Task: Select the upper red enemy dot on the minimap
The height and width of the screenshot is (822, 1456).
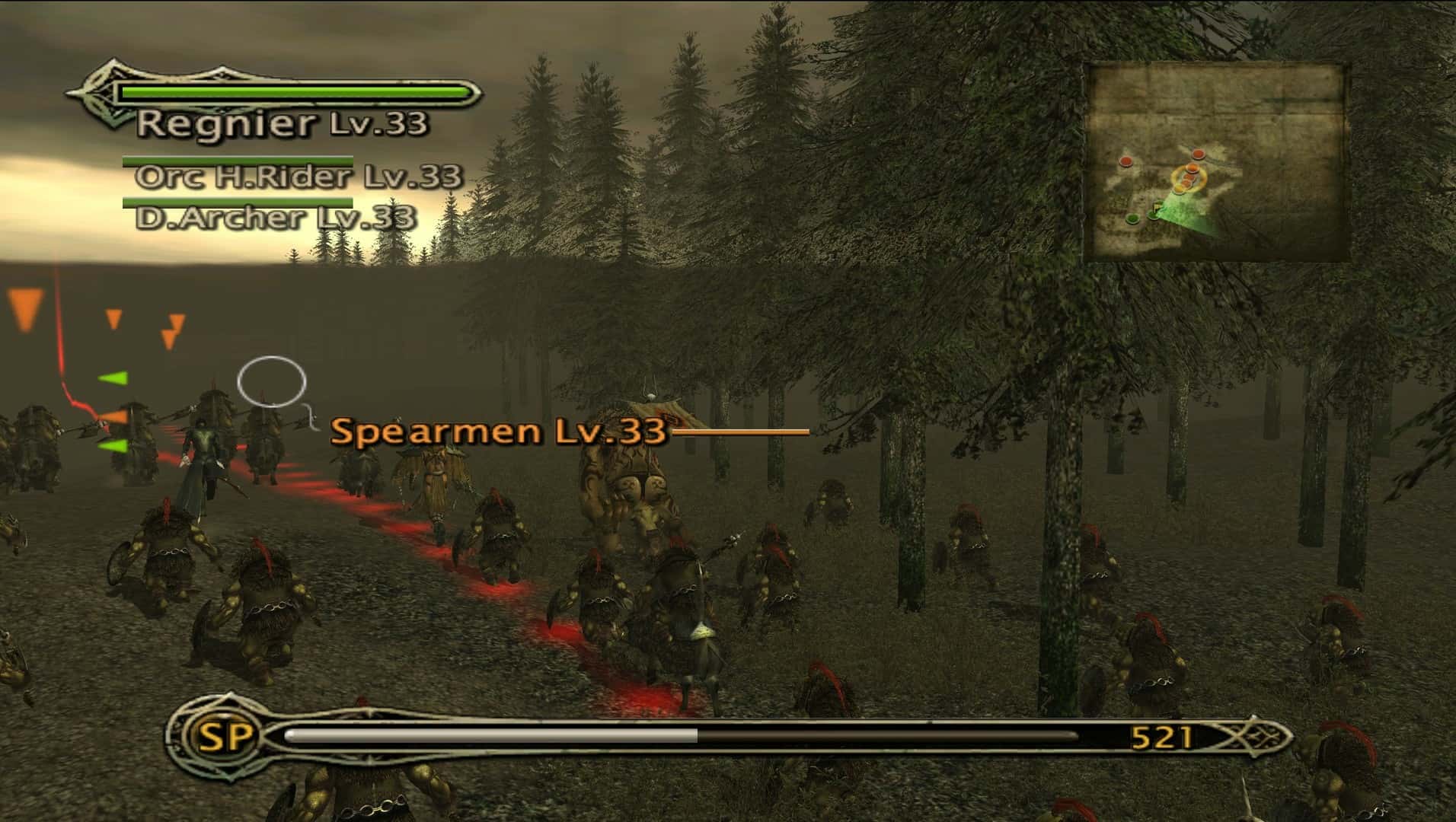Action: [1197, 154]
